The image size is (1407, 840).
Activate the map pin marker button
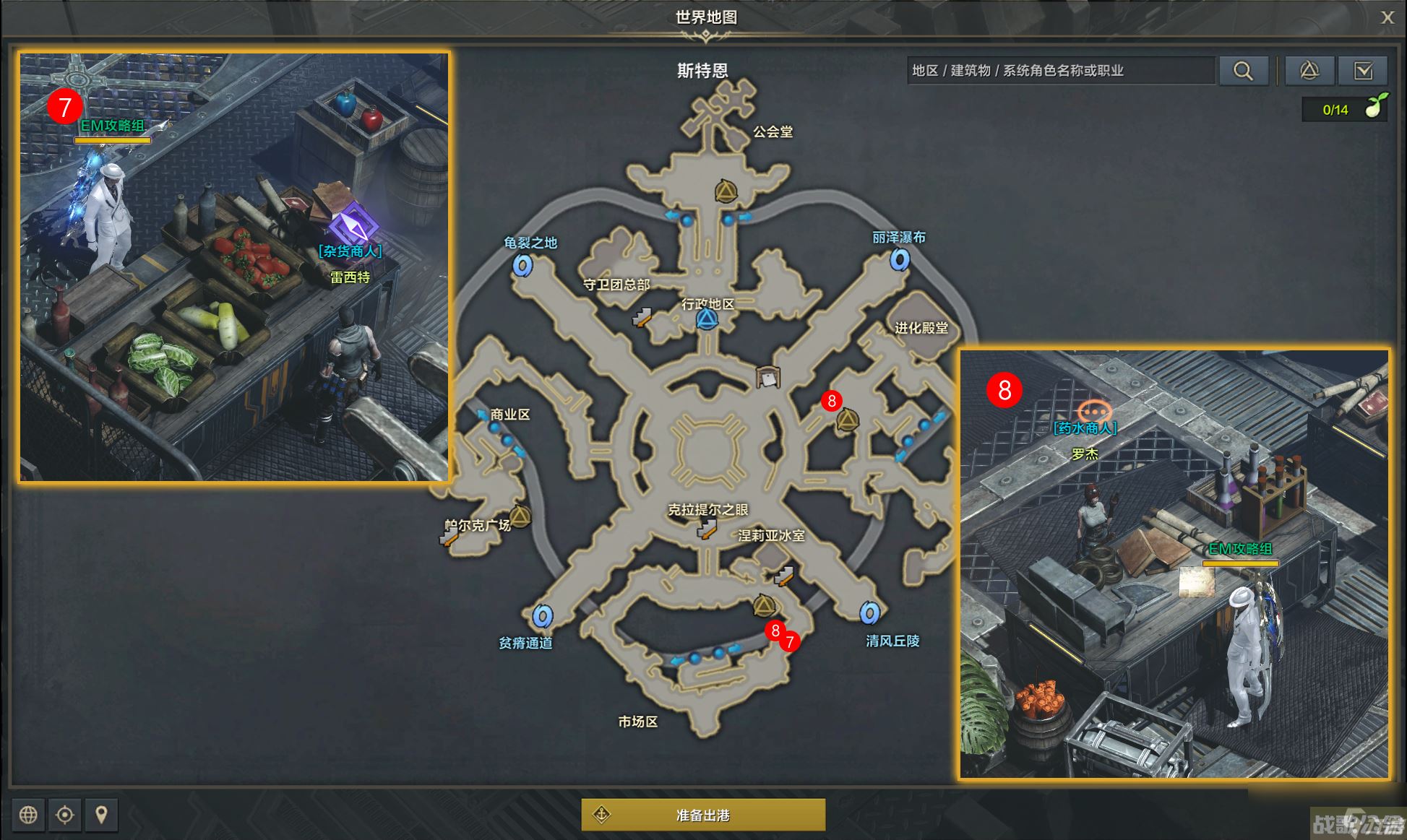tap(101, 815)
